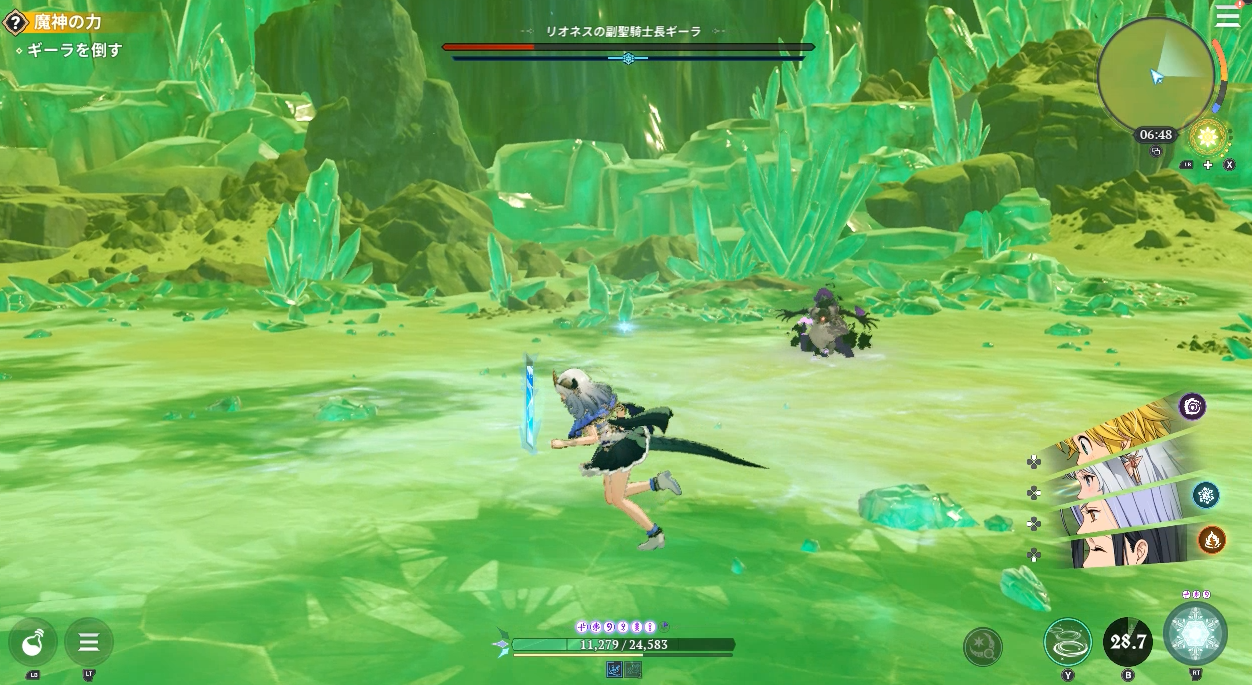Open the circular minimap

(1156, 73)
